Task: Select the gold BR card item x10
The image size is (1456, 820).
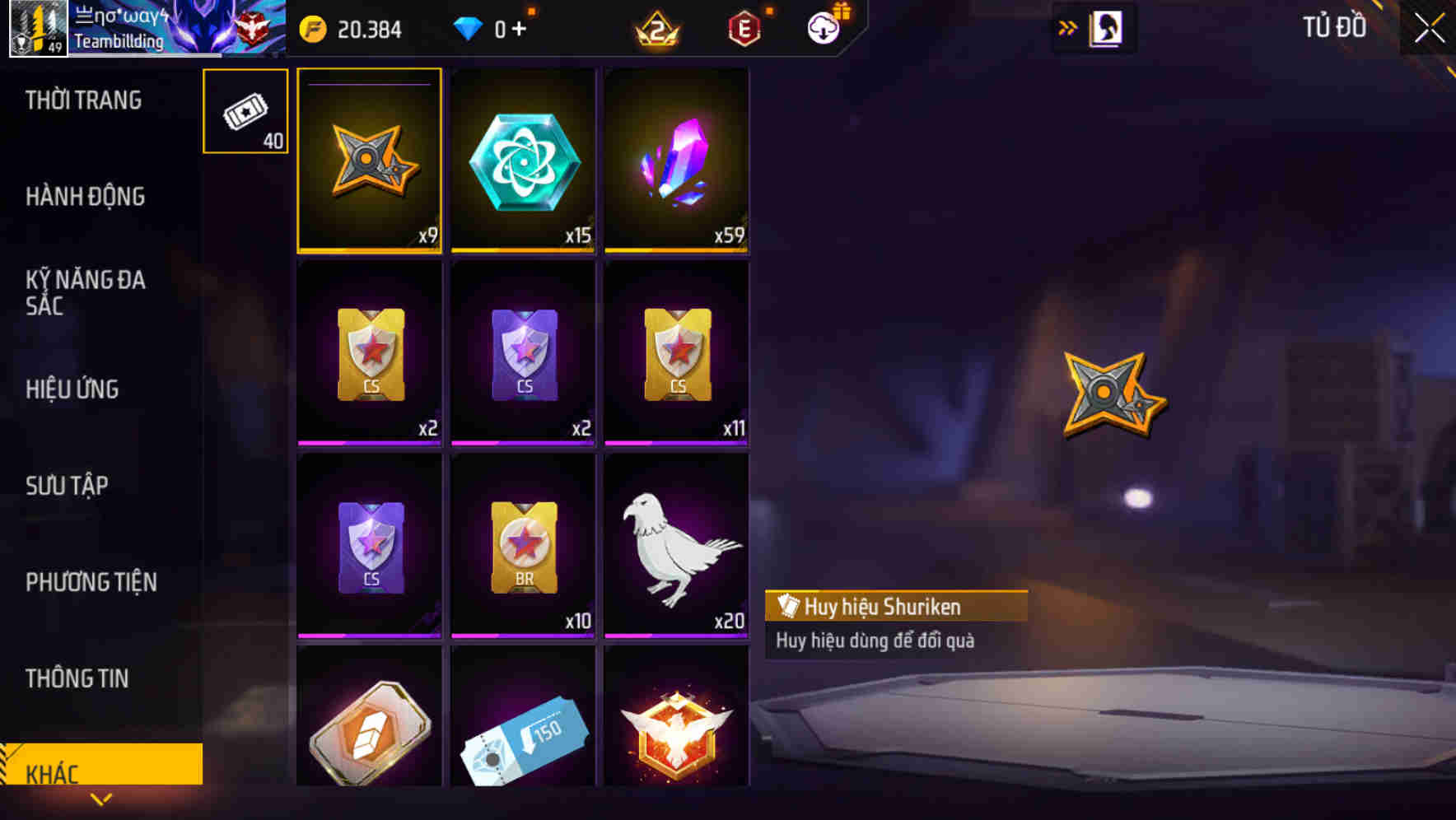Action: pyautogui.click(x=522, y=546)
